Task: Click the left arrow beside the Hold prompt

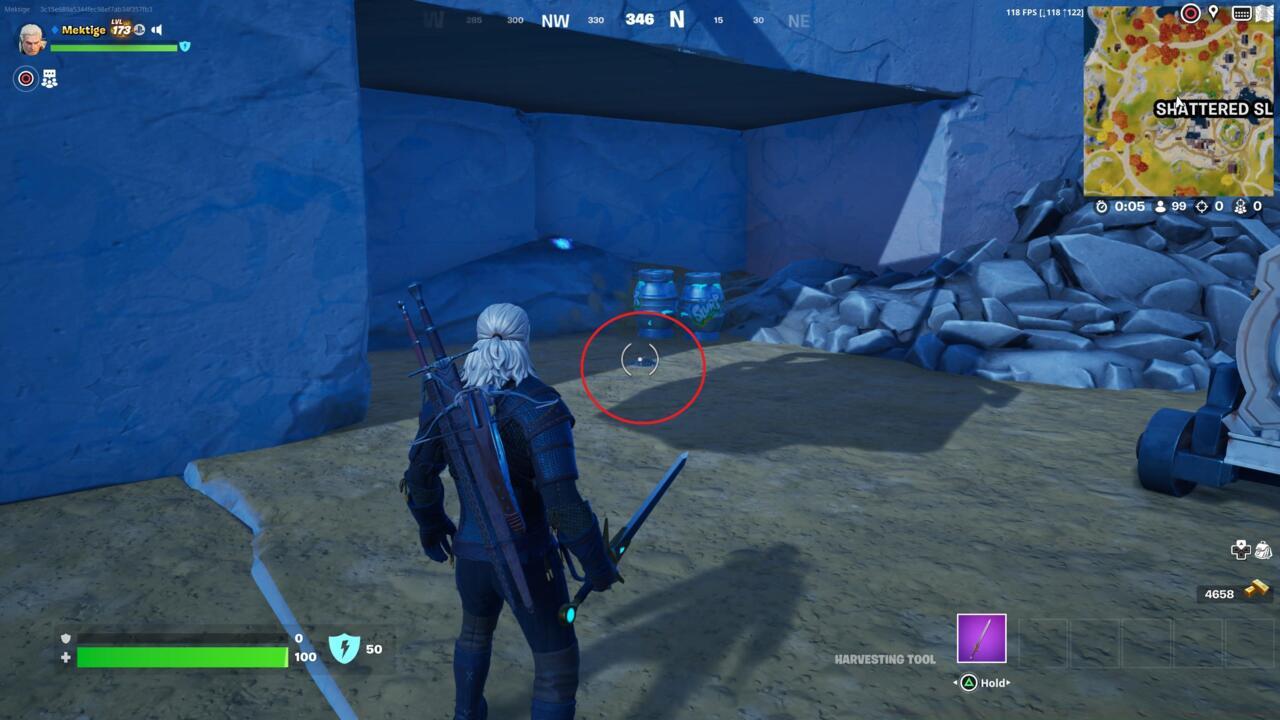Action: [955, 683]
